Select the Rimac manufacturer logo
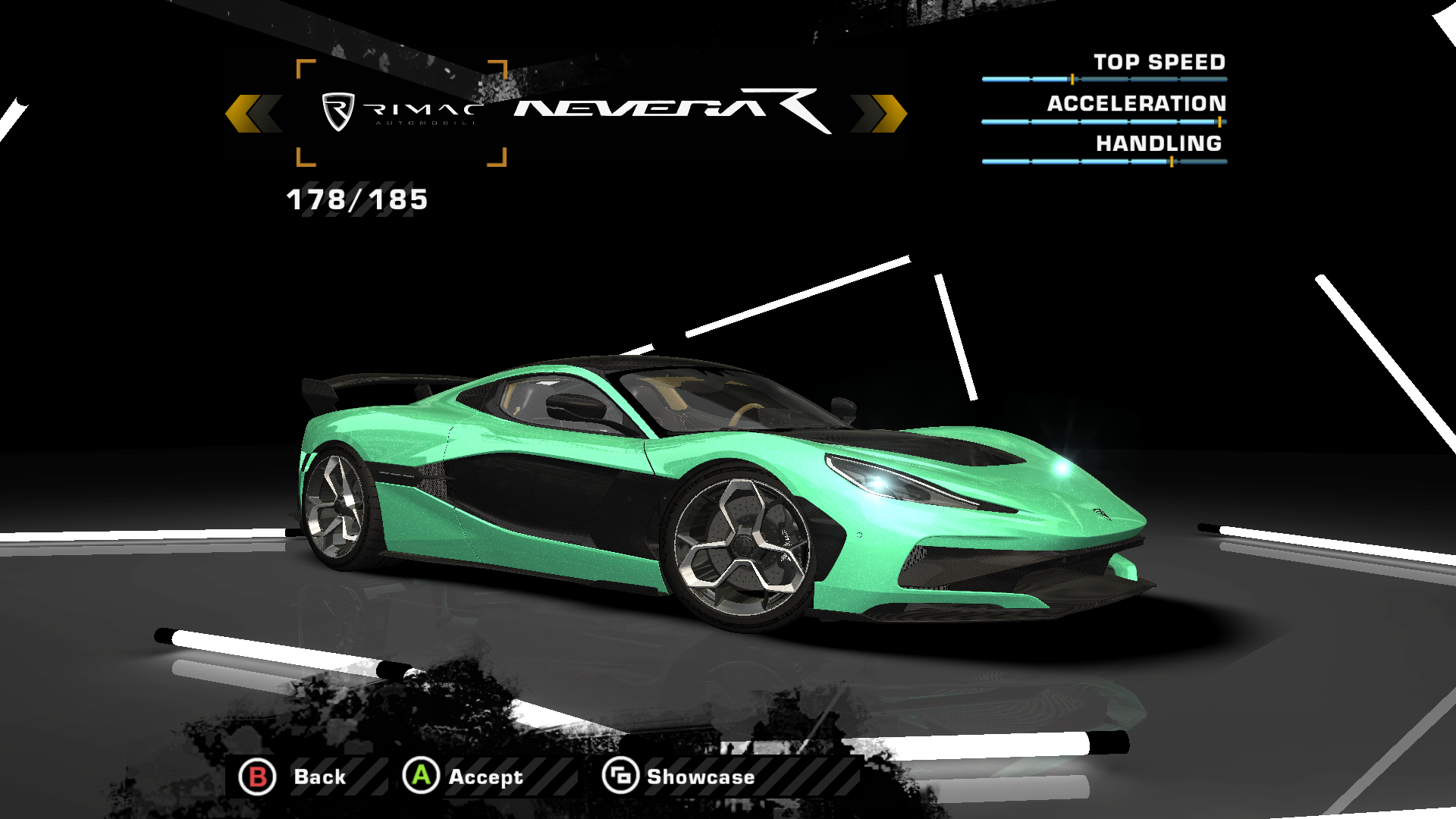The image size is (1456, 819). [401, 113]
